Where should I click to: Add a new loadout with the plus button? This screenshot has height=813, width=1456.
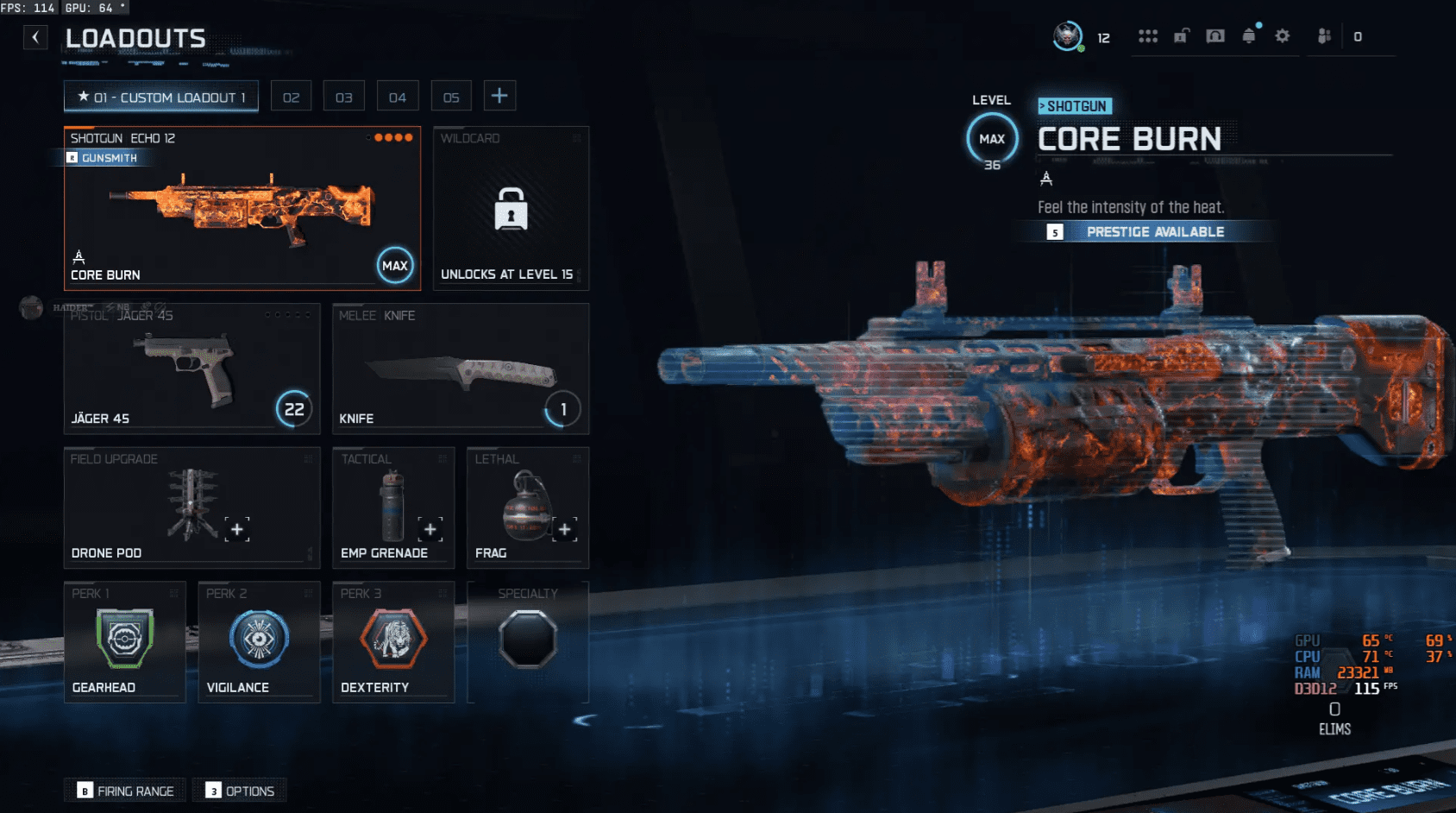(x=499, y=96)
